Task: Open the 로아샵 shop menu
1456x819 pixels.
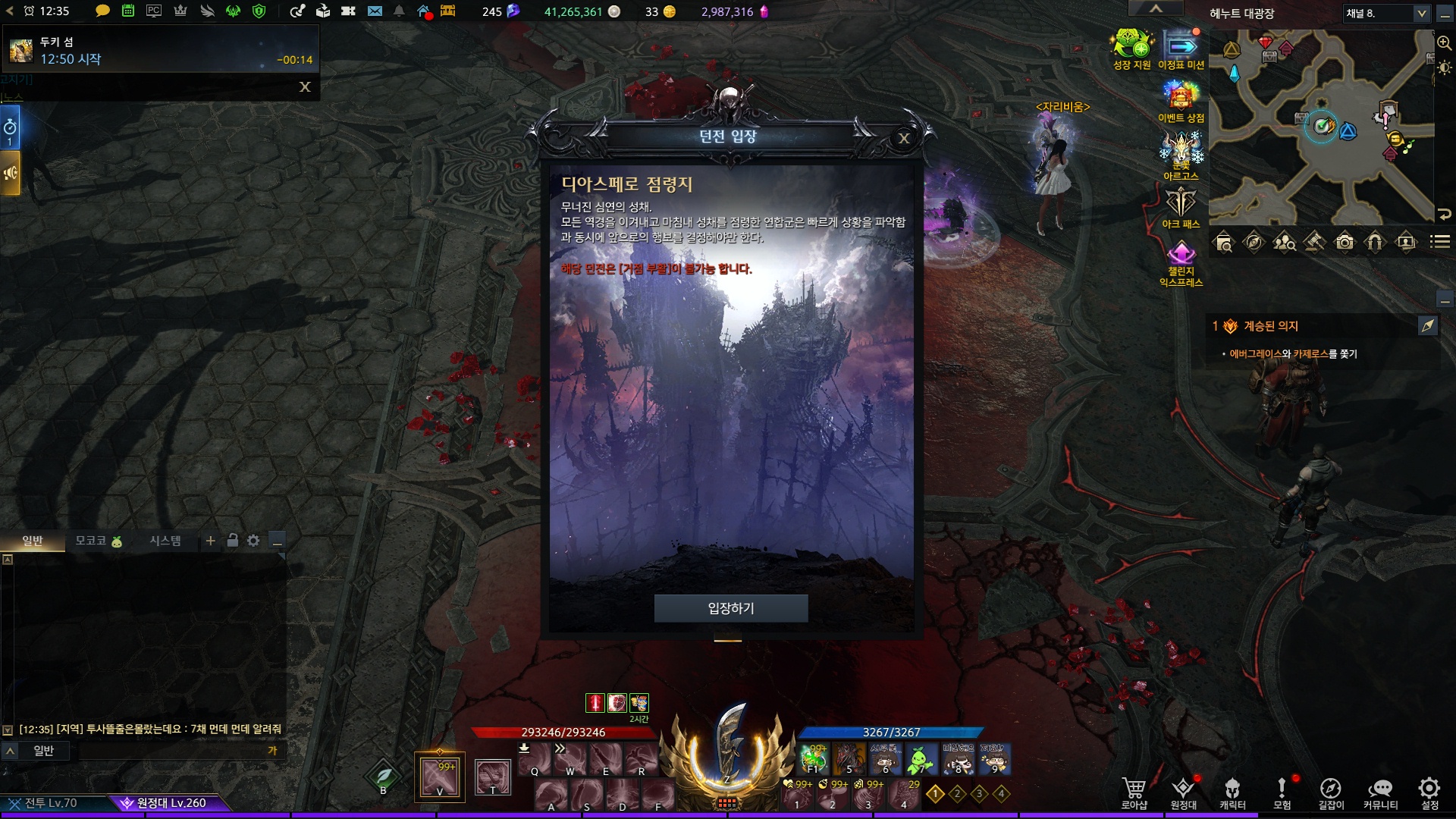Action: [x=1134, y=792]
